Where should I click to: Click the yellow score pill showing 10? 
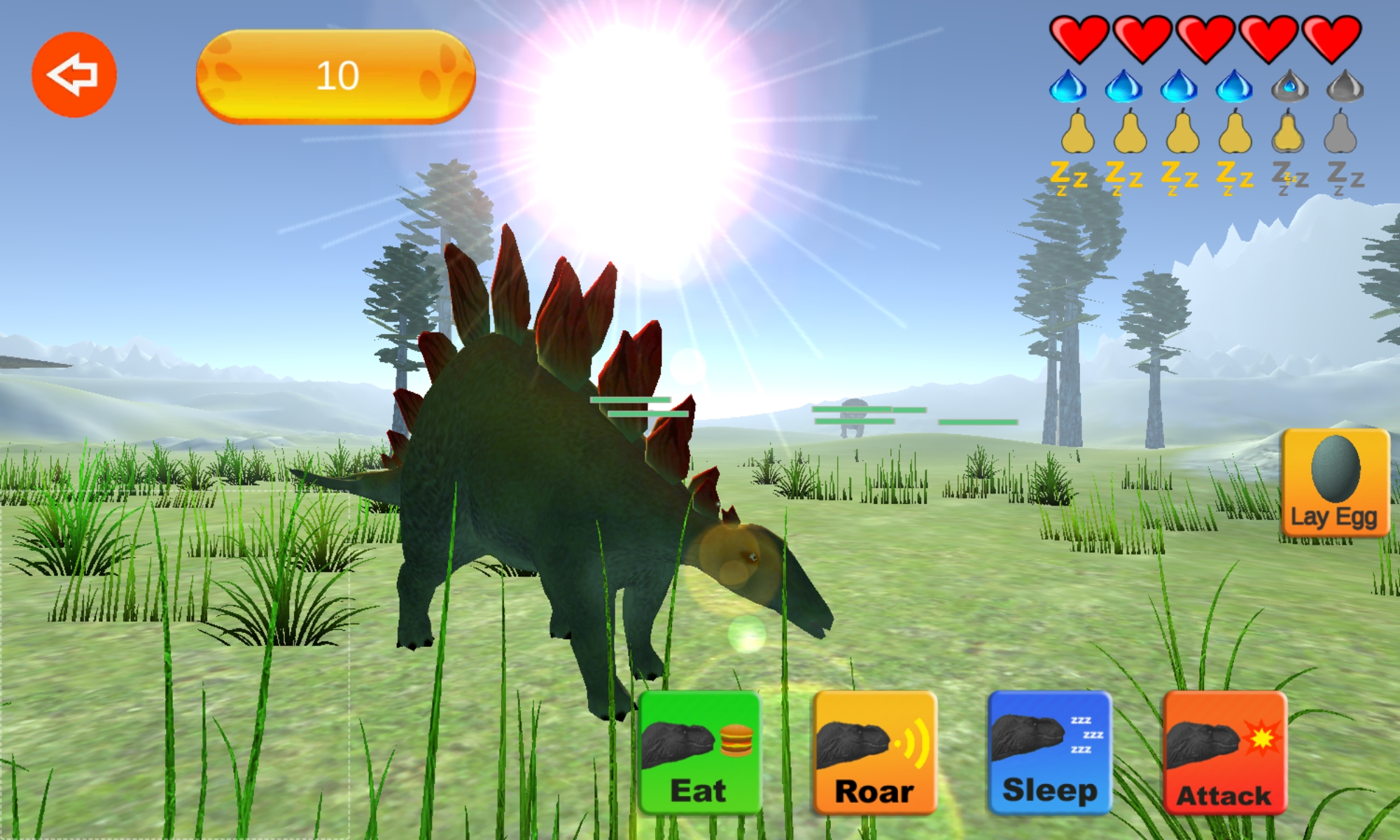[337, 73]
